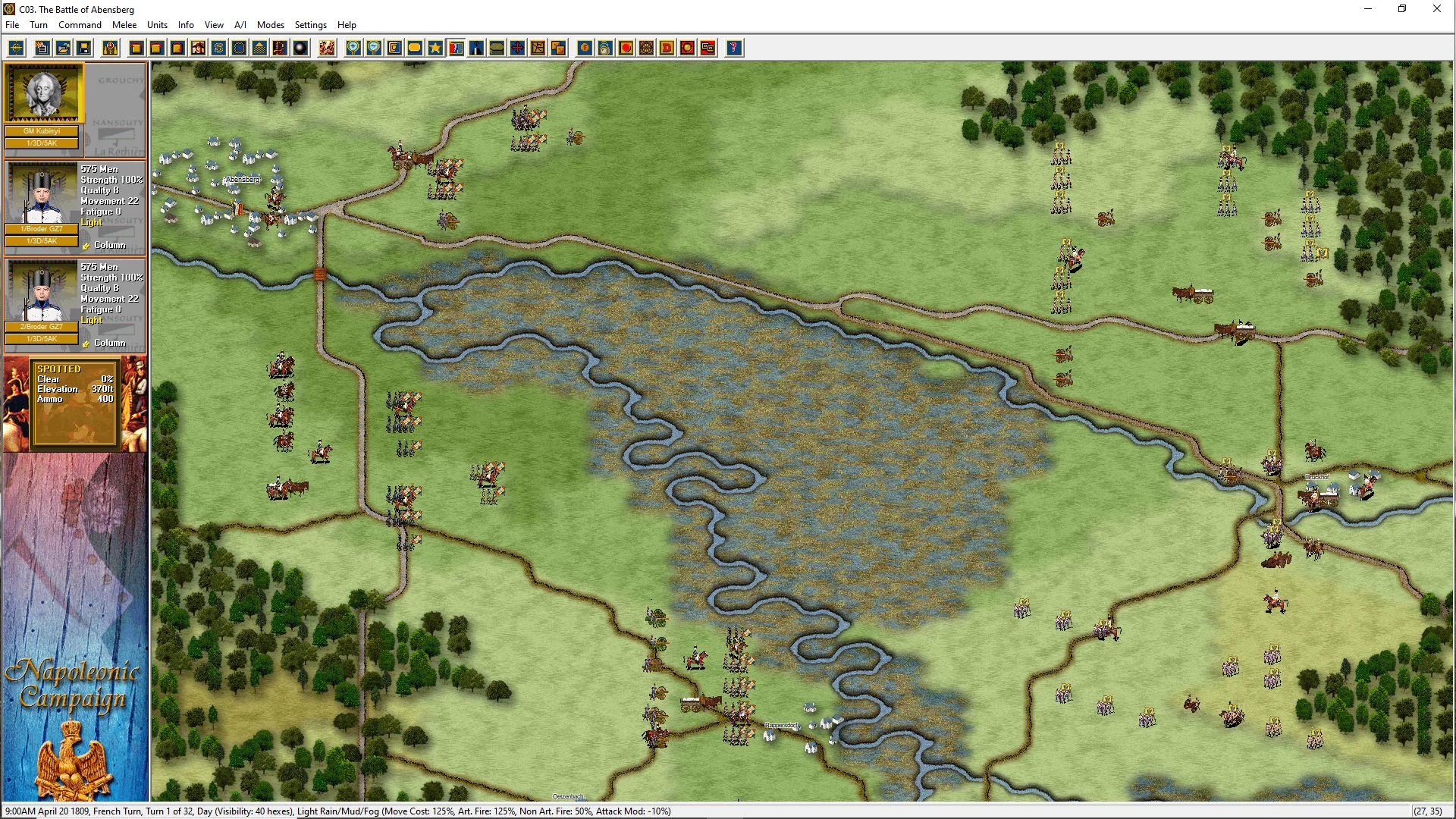Click the black cannonball toolbar button
Viewport: 1456px width, 819px height.
tap(300, 49)
